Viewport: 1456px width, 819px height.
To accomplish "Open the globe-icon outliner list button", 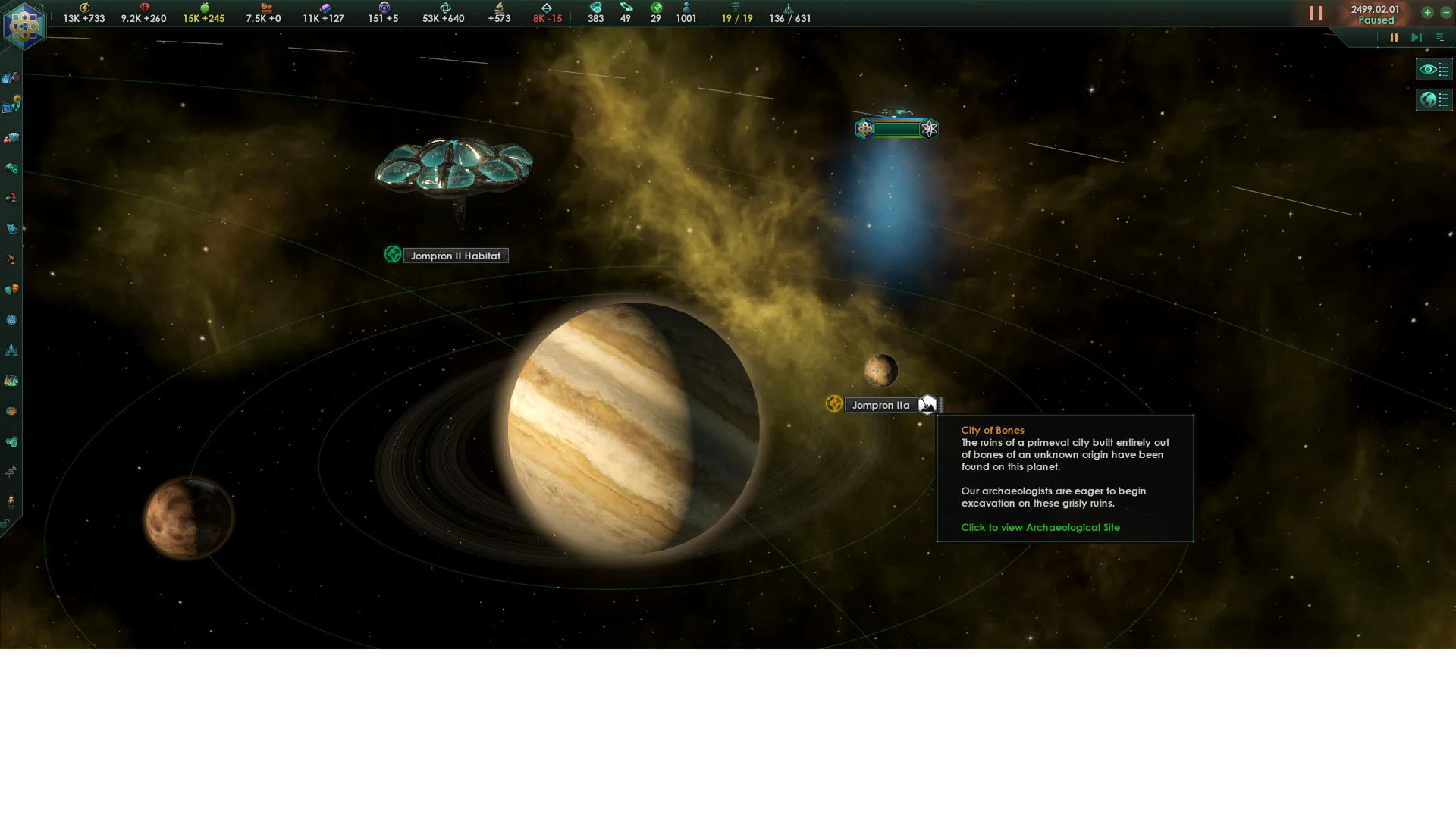I will (1433, 99).
